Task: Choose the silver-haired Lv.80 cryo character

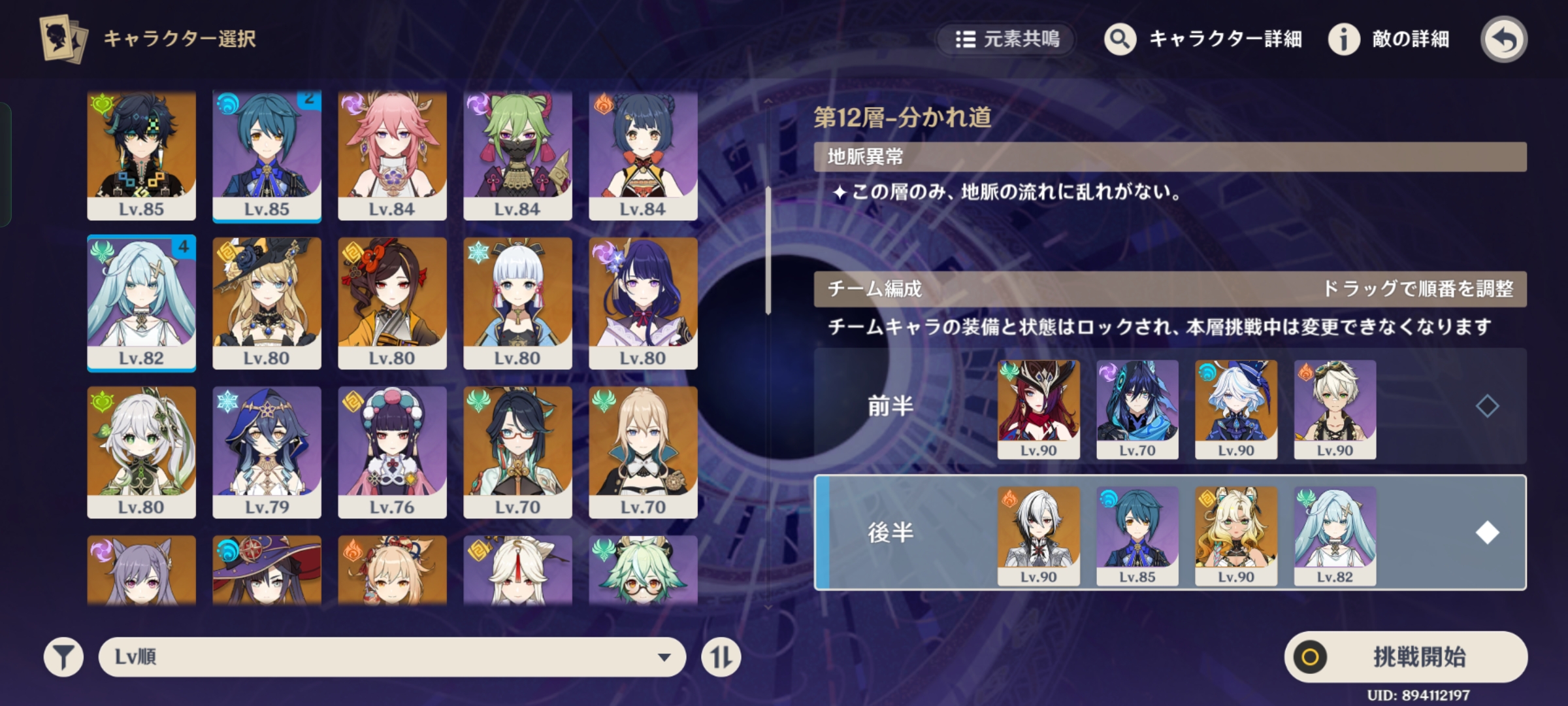Action: (x=517, y=303)
